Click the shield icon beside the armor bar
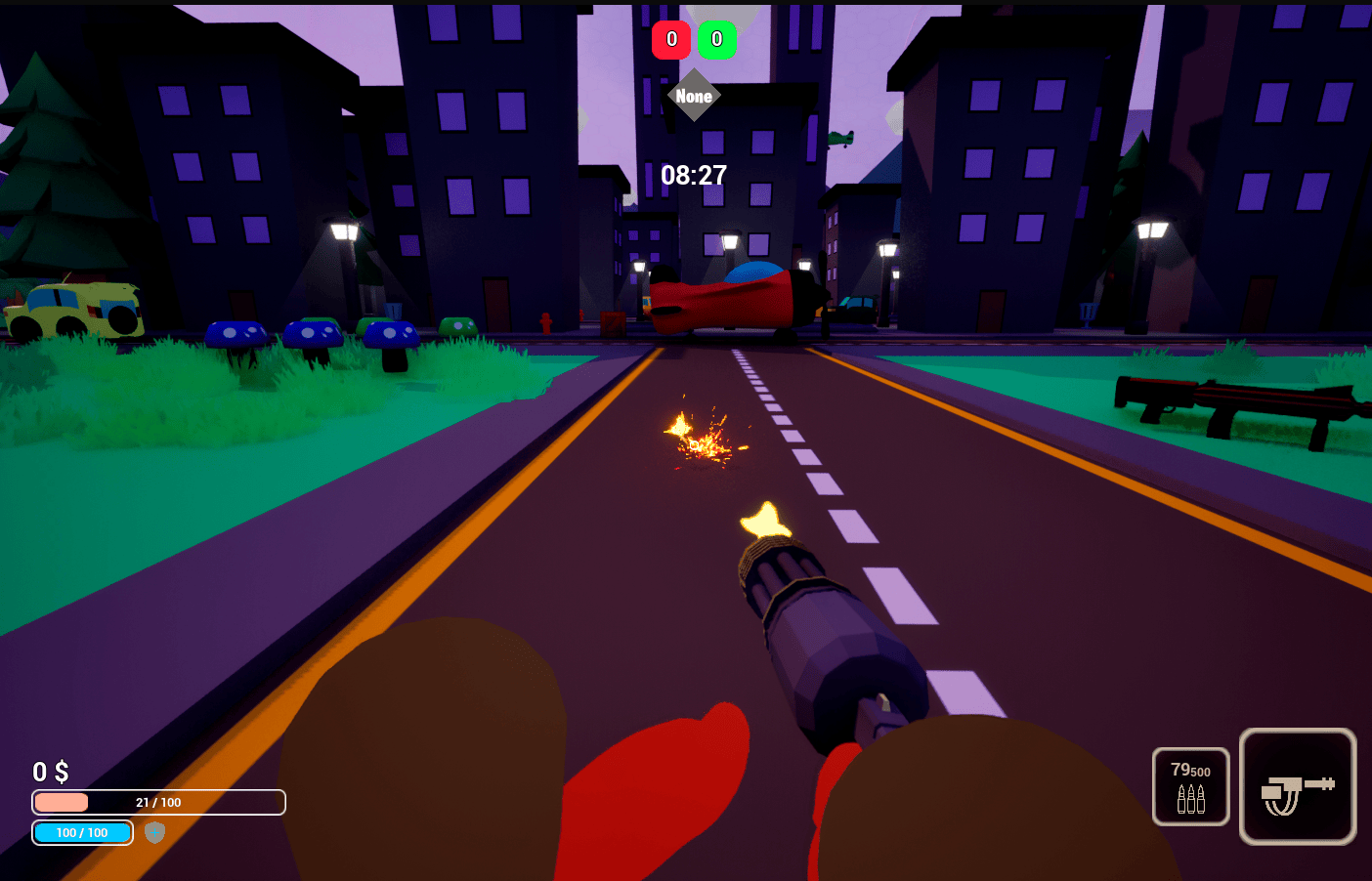This screenshot has height=881, width=1372. coord(154,832)
